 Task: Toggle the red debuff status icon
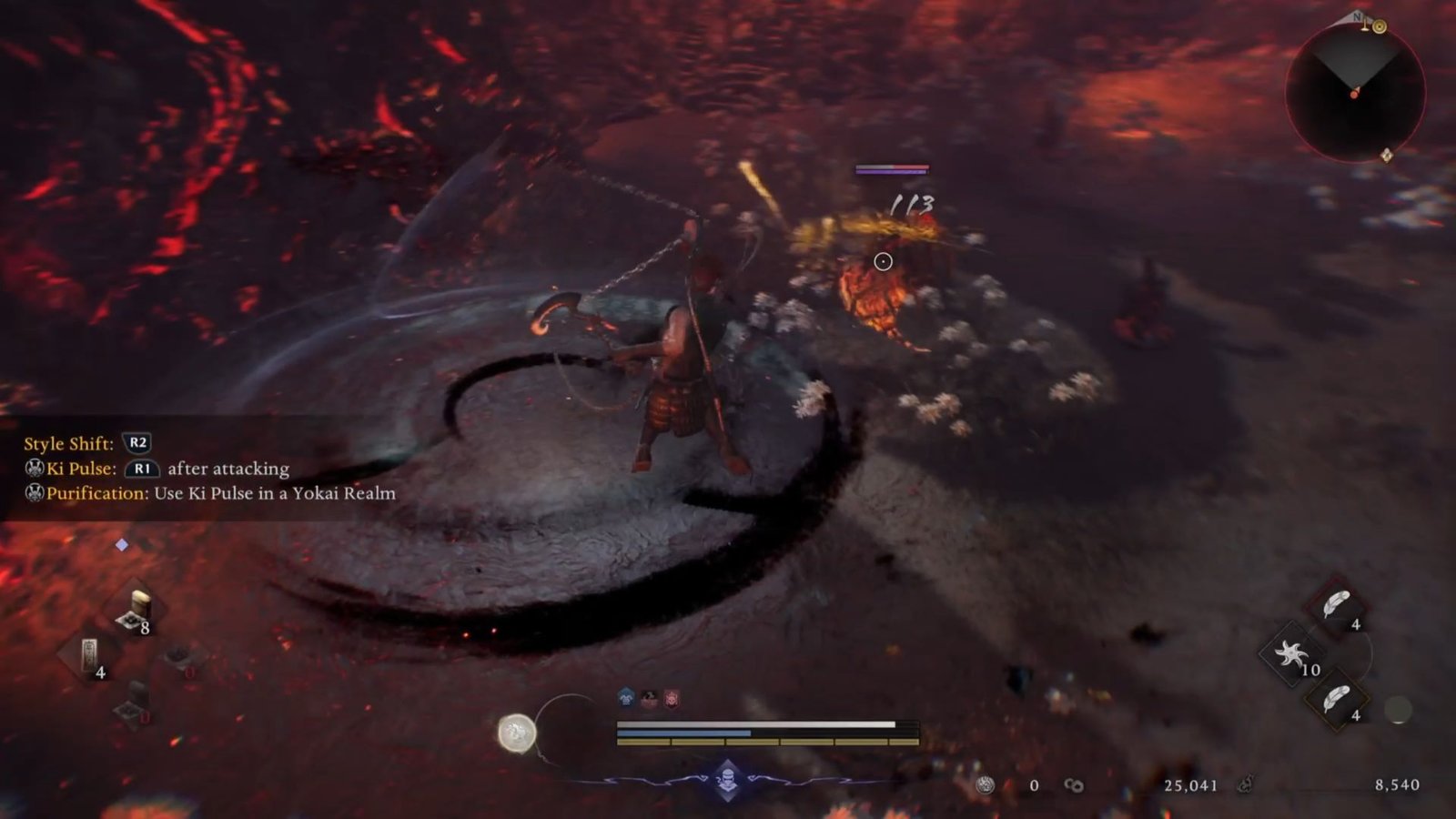point(672,697)
